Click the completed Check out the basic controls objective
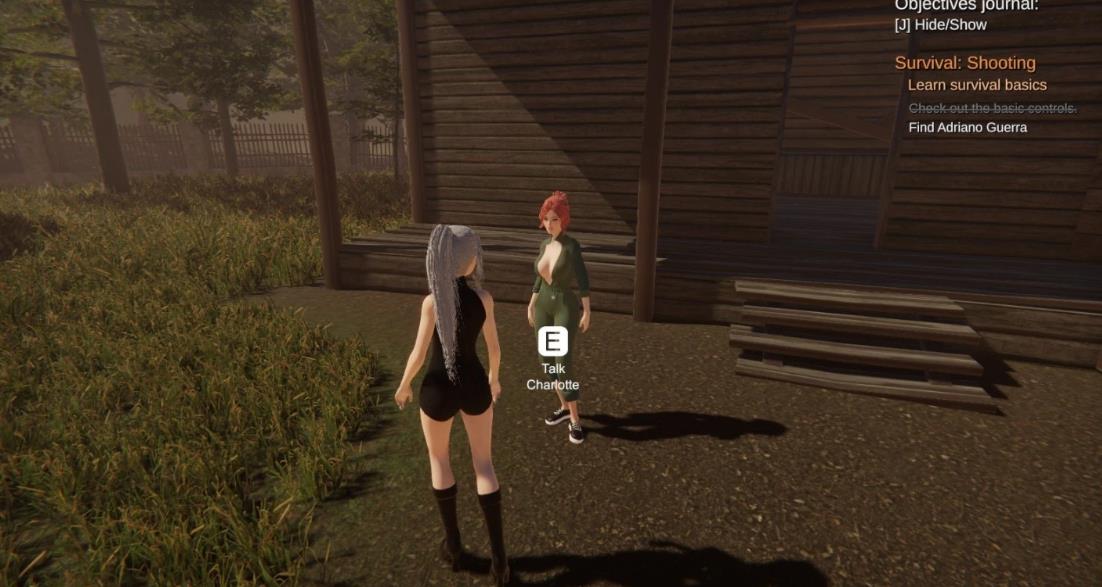The image size is (1102, 587). (992, 108)
